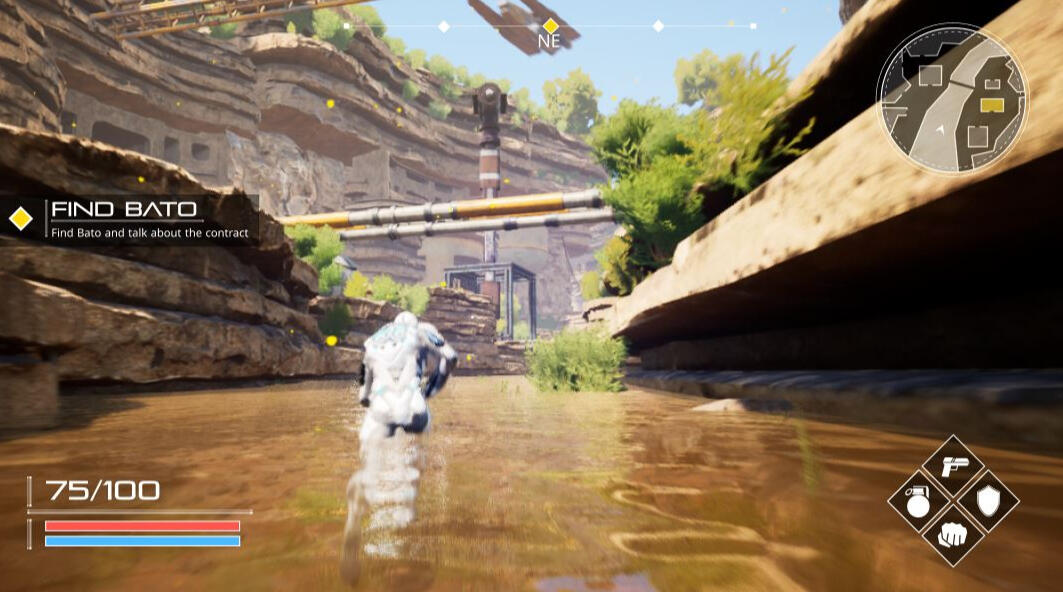Activate the shield ability icon
Viewport: 1063px width, 592px height.
pos(988,500)
